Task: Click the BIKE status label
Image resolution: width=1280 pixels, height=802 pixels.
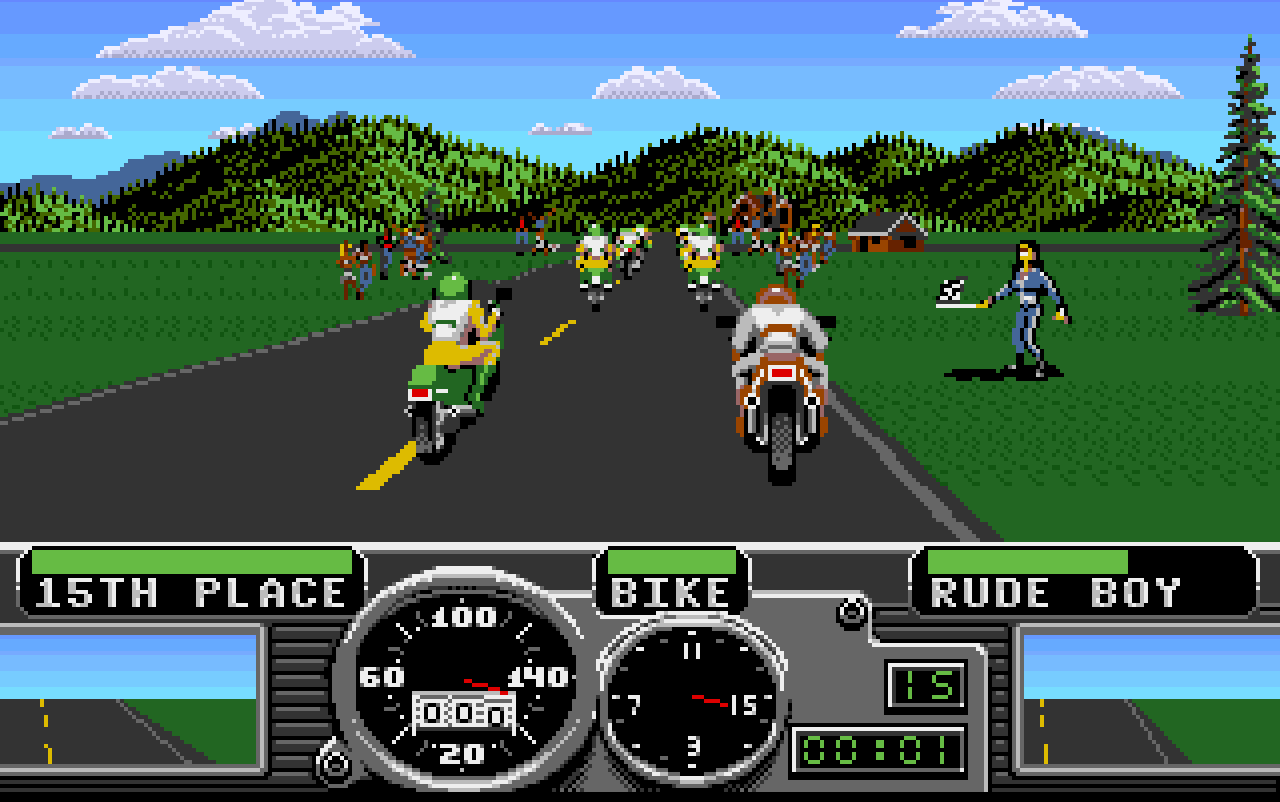Action: (x=672, y=590)
